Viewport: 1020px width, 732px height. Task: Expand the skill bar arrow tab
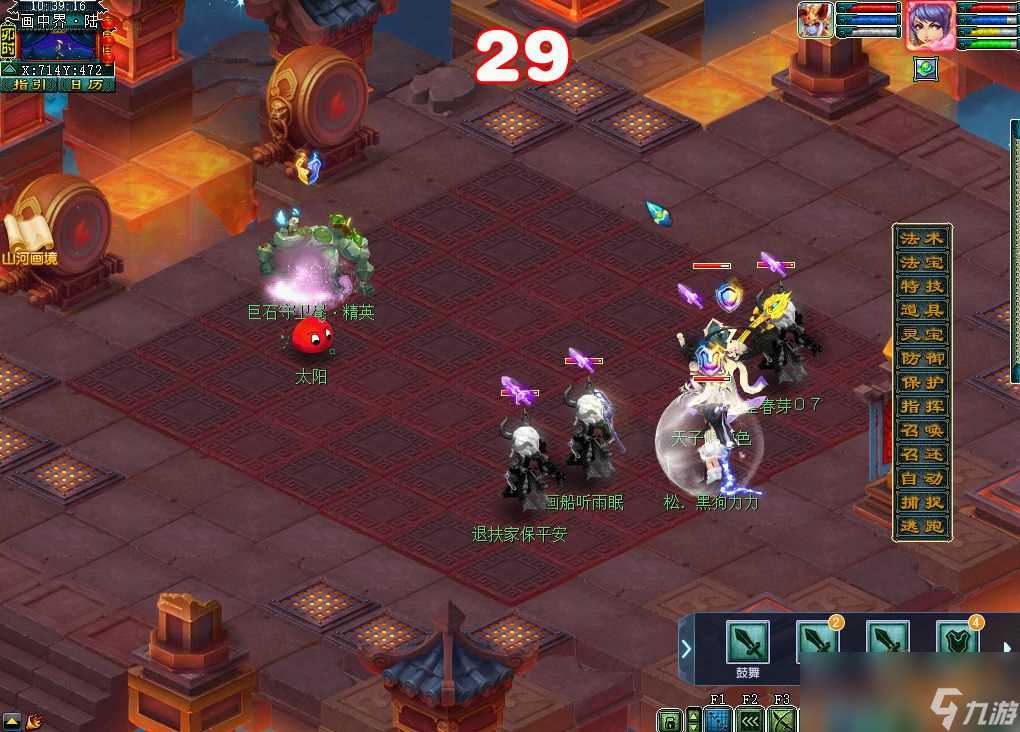point(686,648)
